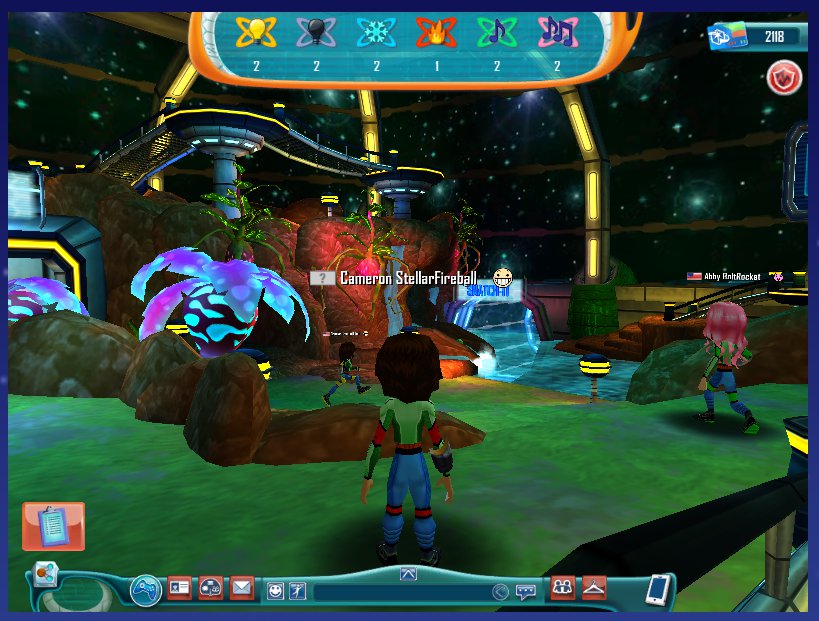The height and width of the screenshot is (621, 819).
Task: Open the clothes hanger wardrobe
Action: tap(595, 588)
